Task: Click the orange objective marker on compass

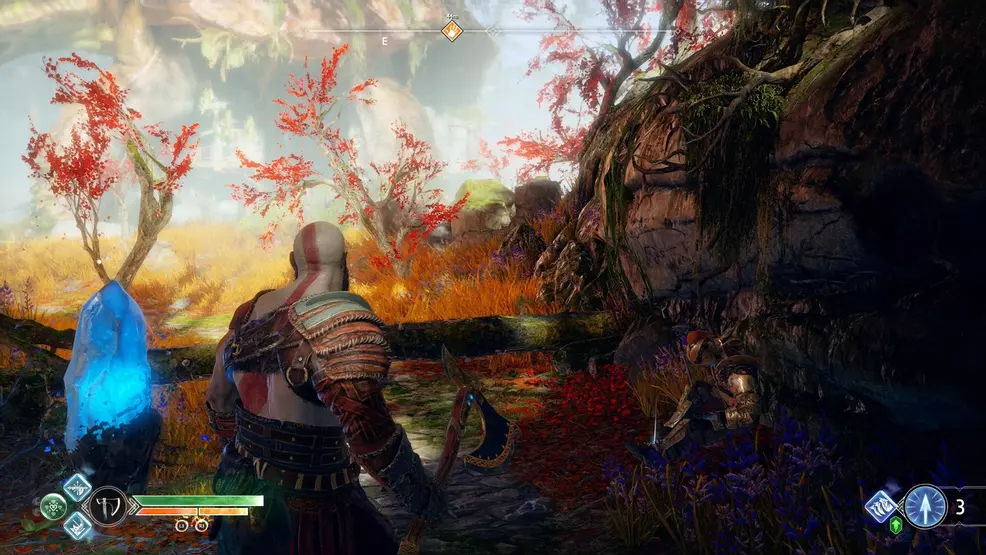Action: coord(452,30)
